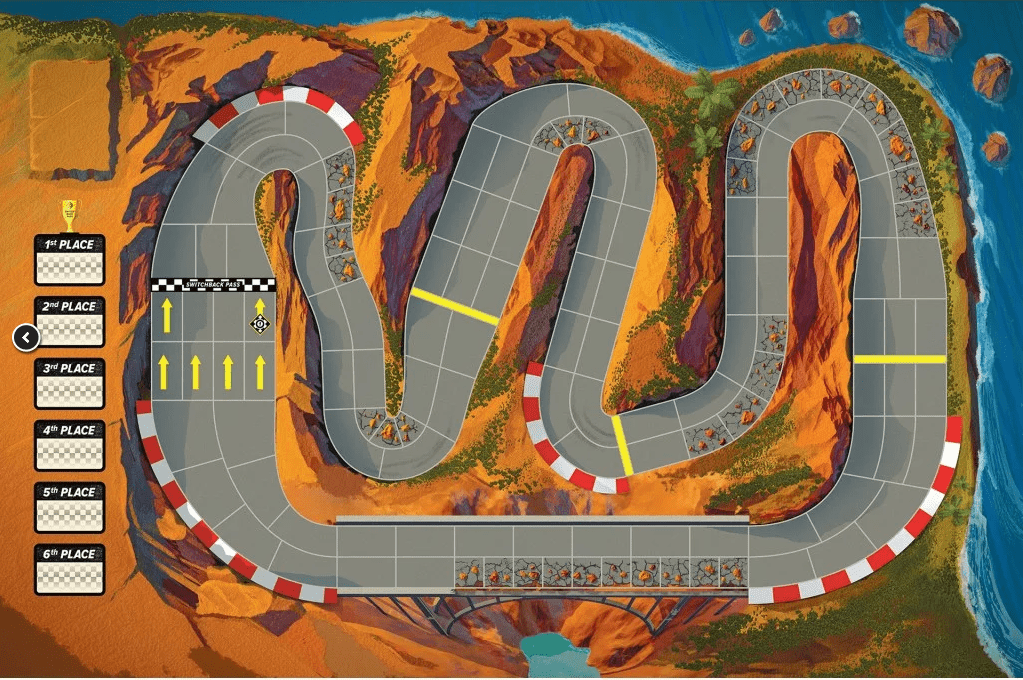The width and height of the screenshot is (1023, 680).
Task: Select the 3rd Place slot
Action: point(70,384)
